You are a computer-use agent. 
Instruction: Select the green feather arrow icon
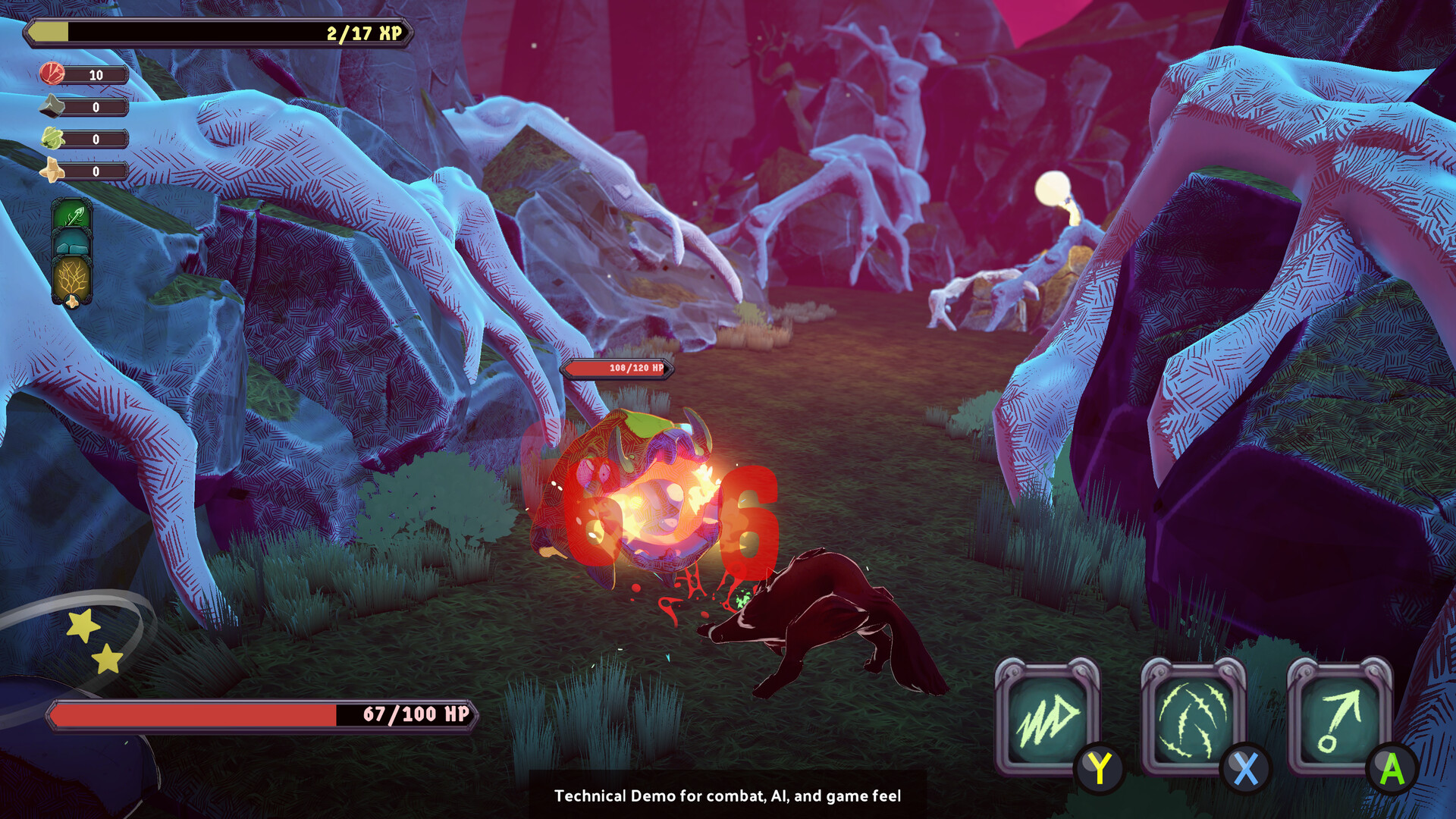73,216
